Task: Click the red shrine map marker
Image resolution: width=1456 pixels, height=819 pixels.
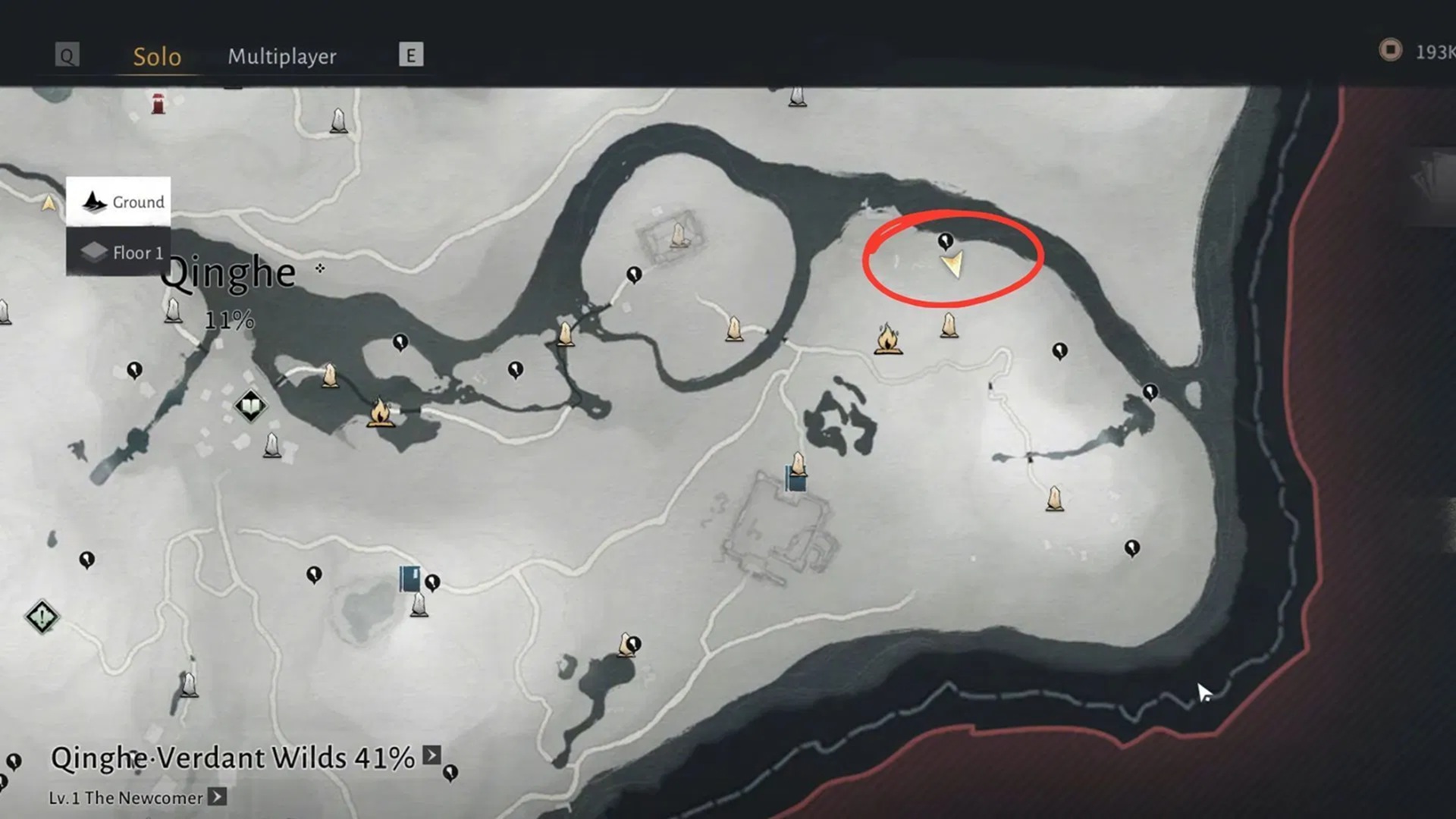Action: pyautogui.click(x=158, y=104)
